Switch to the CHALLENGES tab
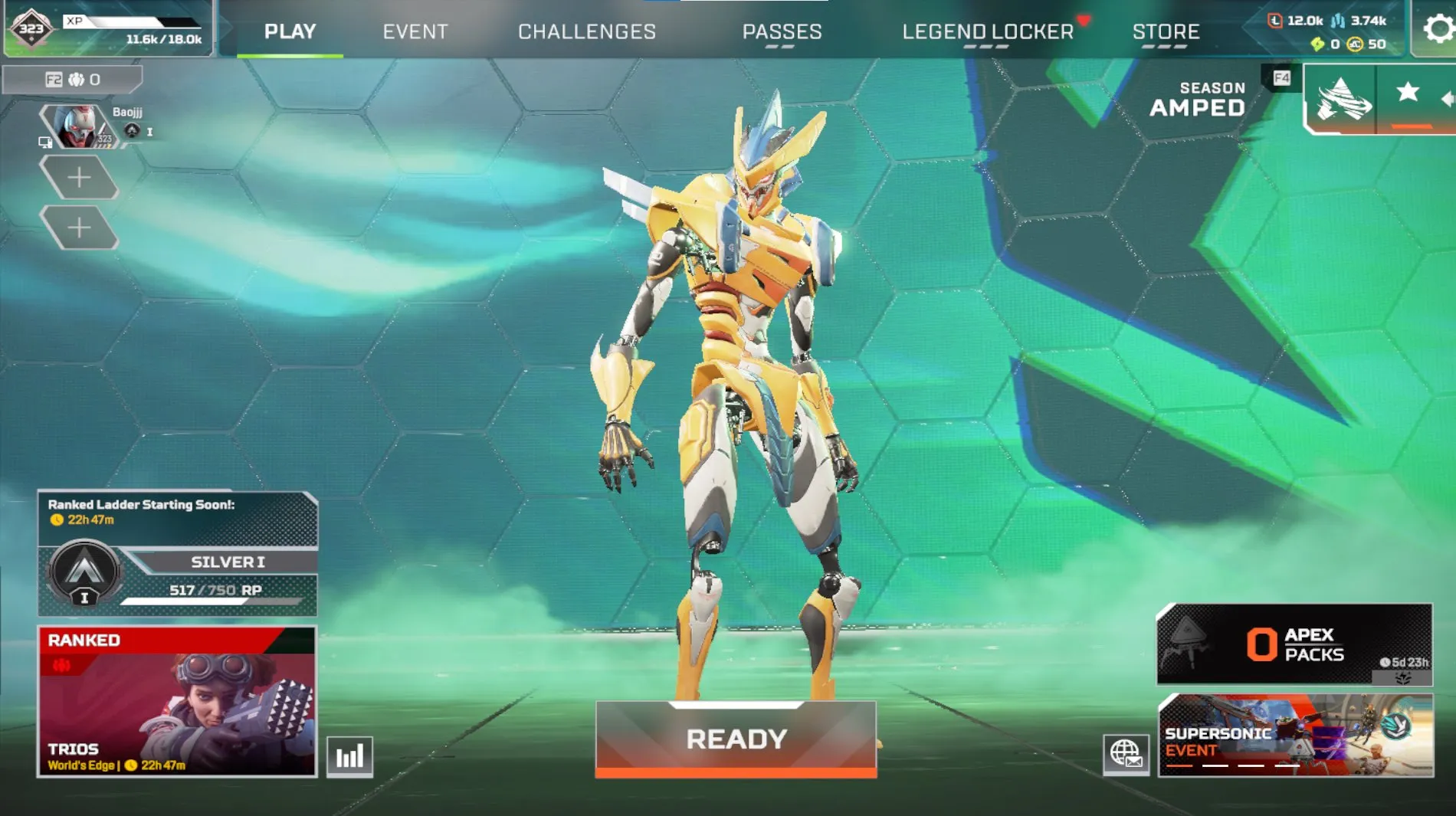The width and height of the screenshot is (1456, 816). click(587, 31)
